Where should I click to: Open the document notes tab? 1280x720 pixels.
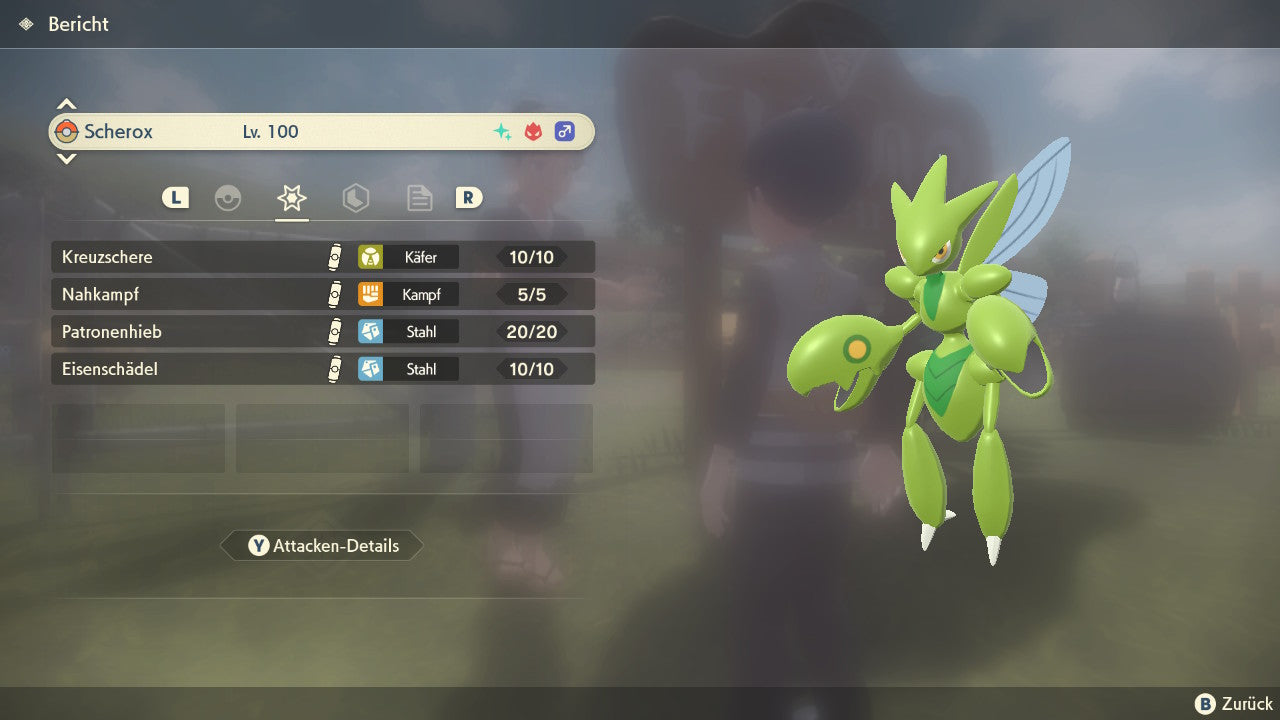click(419, 198)
